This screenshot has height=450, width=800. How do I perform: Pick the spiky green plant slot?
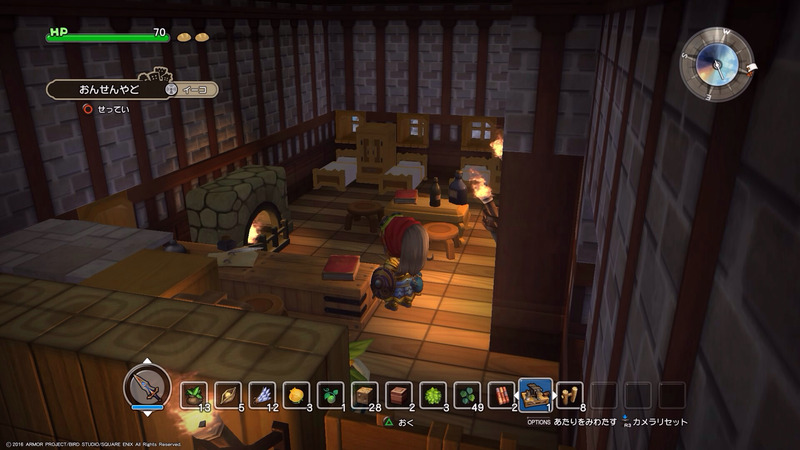[x=432, y=395]
